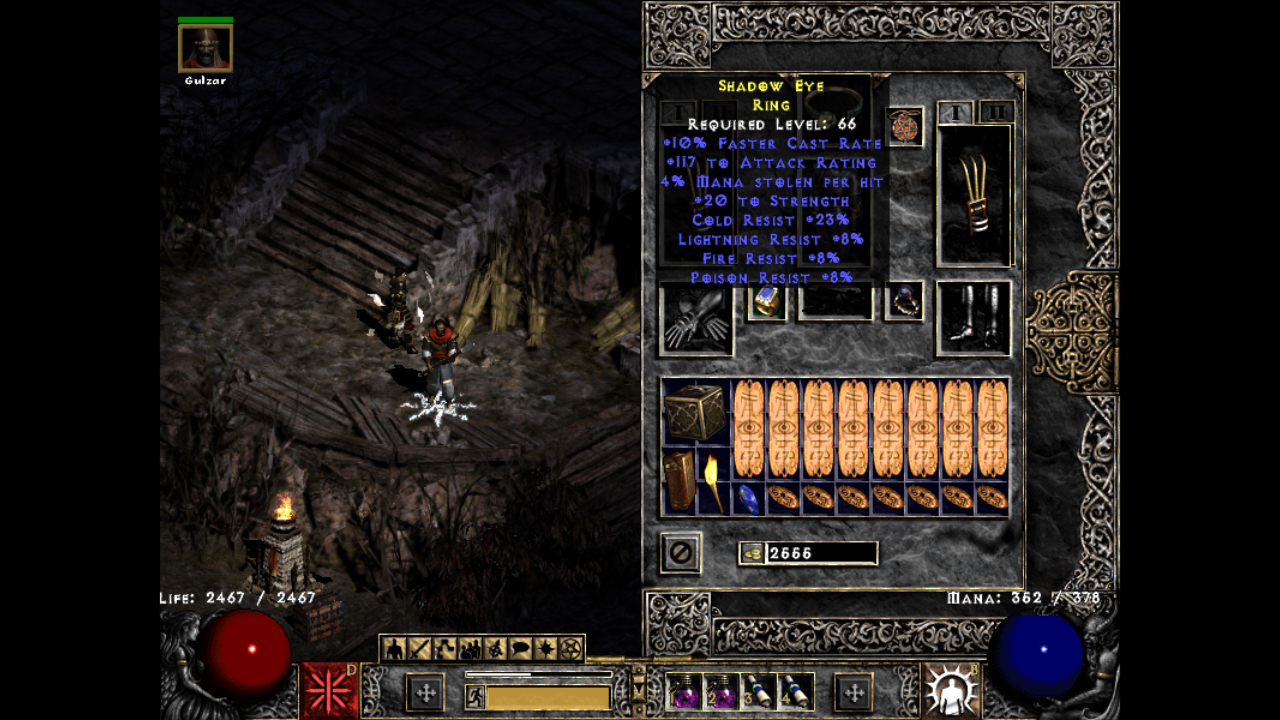Select the equipped amulet slot
This screenshot has width=1280, height=720.
click(x=905, y=127)
